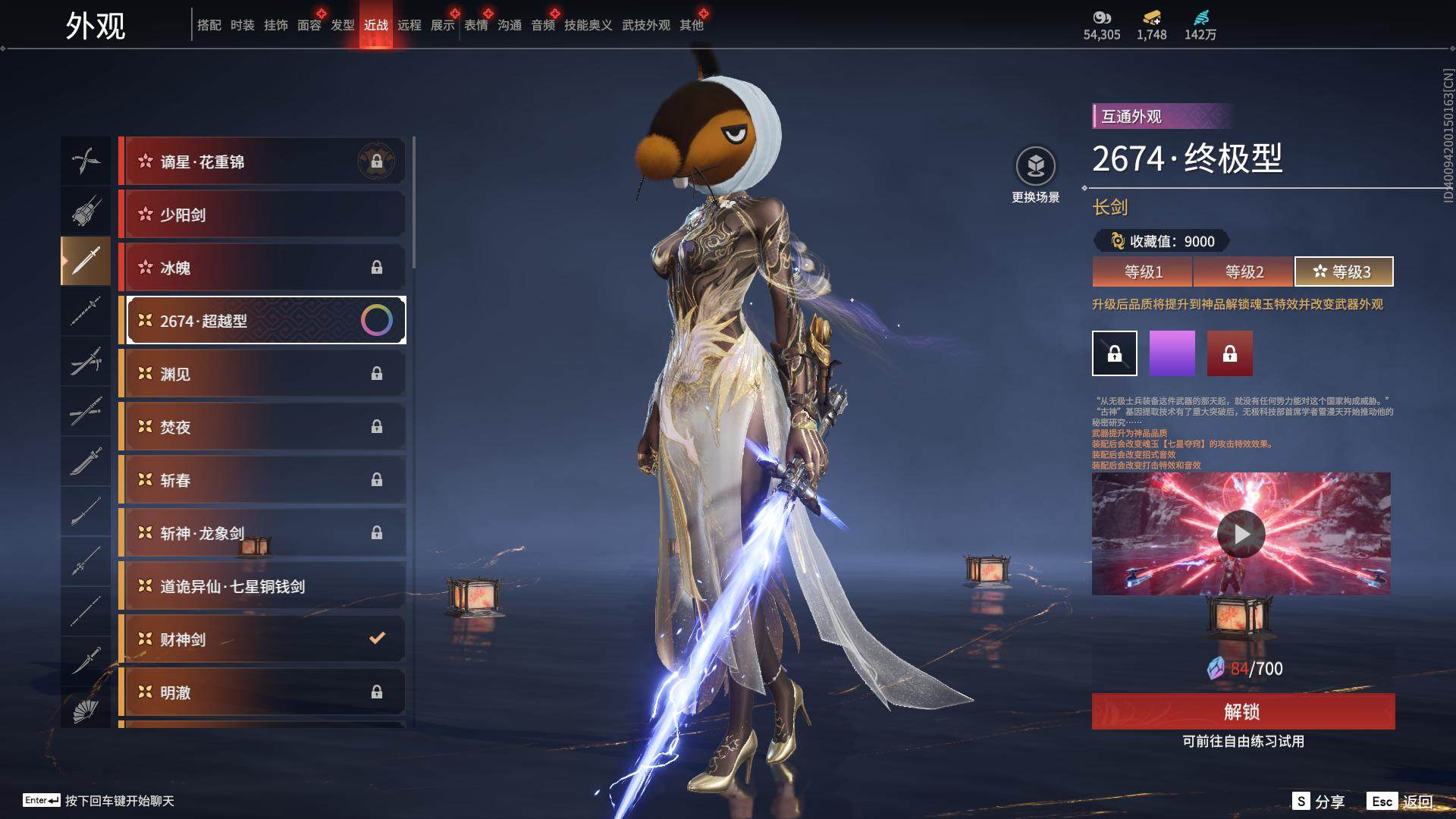Switch to the 时装 tab
Image resolution: width=1456 pixels, height=819 pixels.
243,25
